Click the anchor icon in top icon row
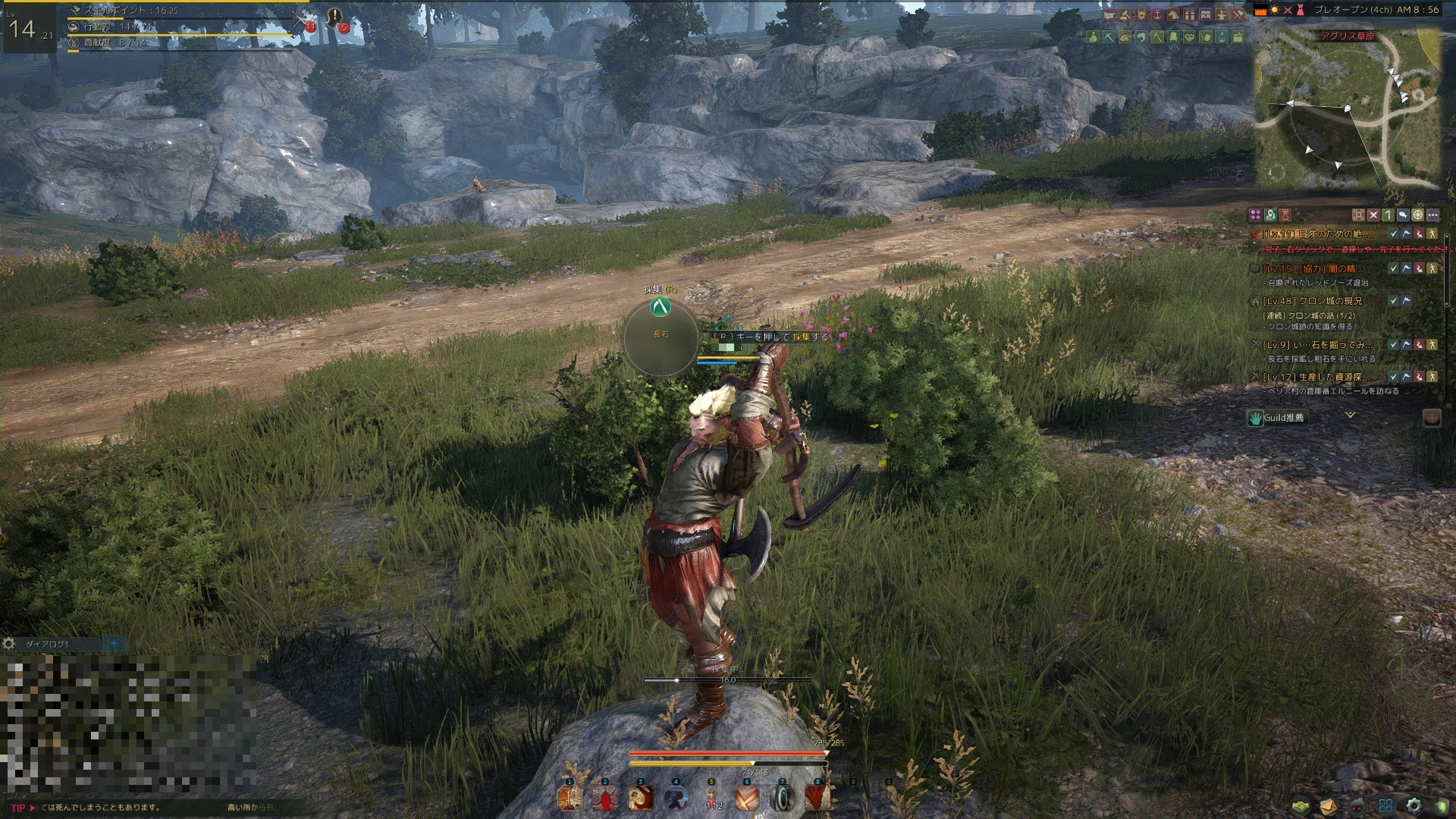Image resolution: width=1456 pixels, height=819 pixels. (1158, 14)
